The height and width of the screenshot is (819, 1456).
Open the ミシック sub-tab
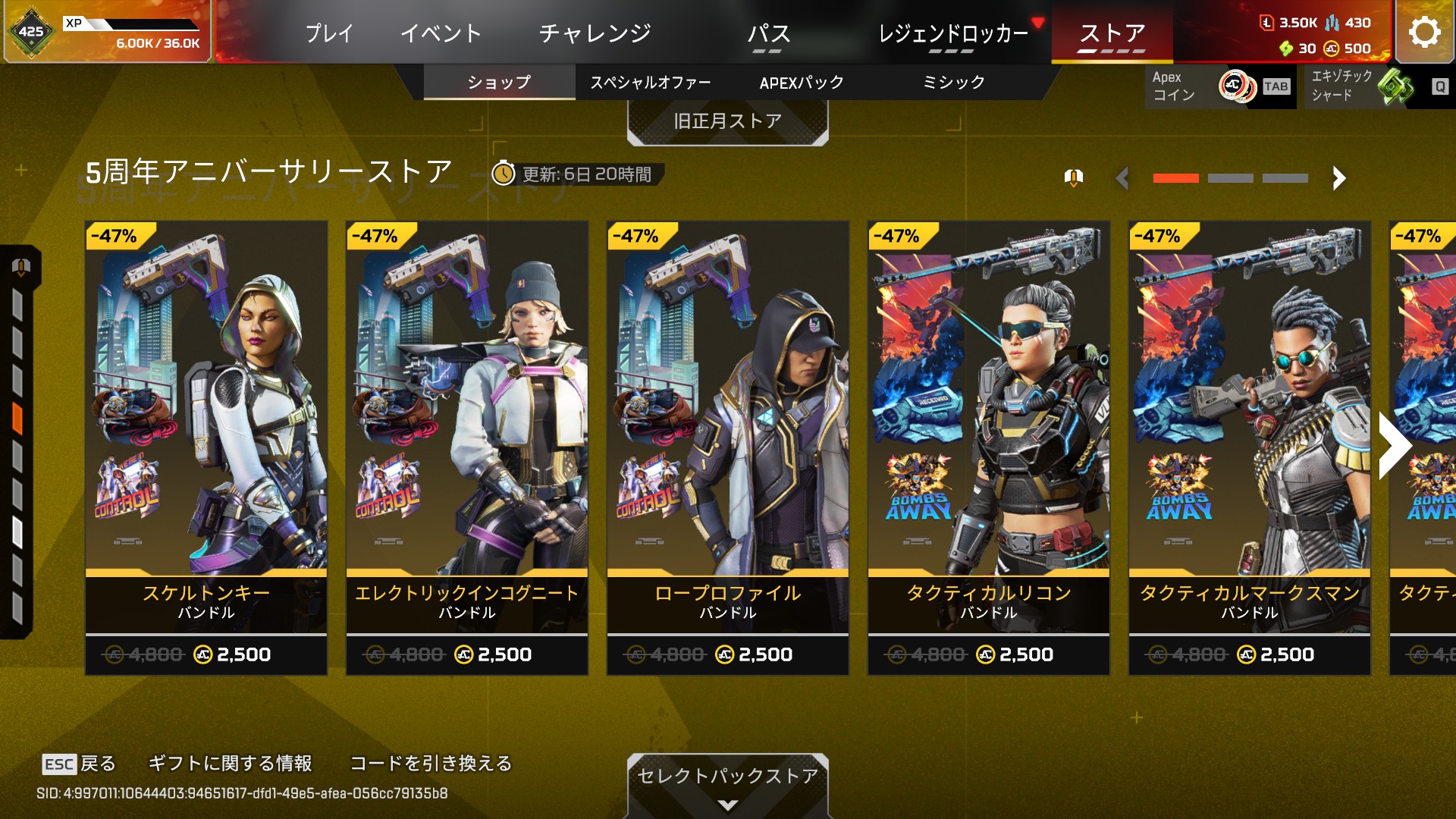pos(953,82)
